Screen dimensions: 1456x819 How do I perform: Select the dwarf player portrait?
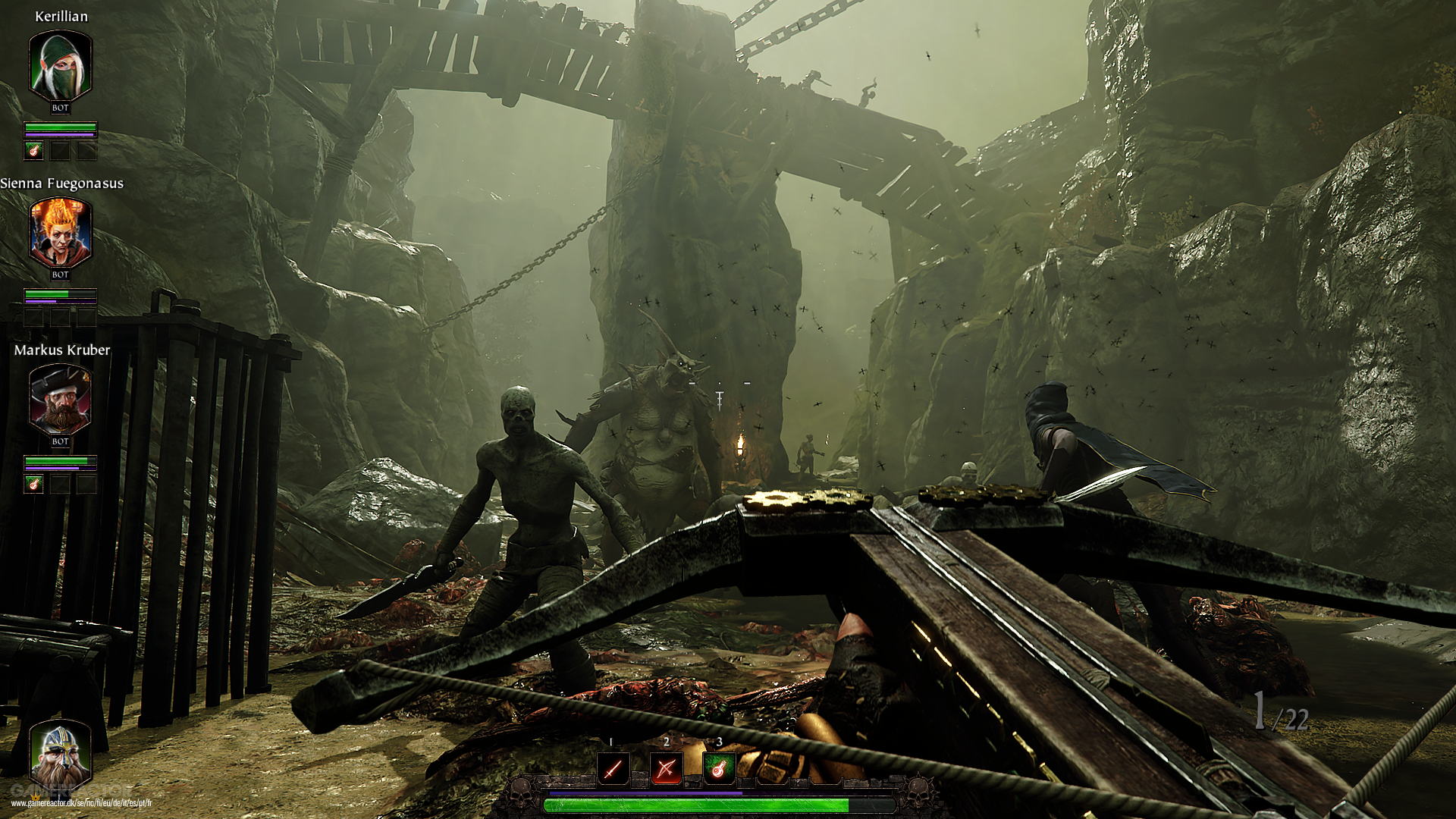[60, 755]
